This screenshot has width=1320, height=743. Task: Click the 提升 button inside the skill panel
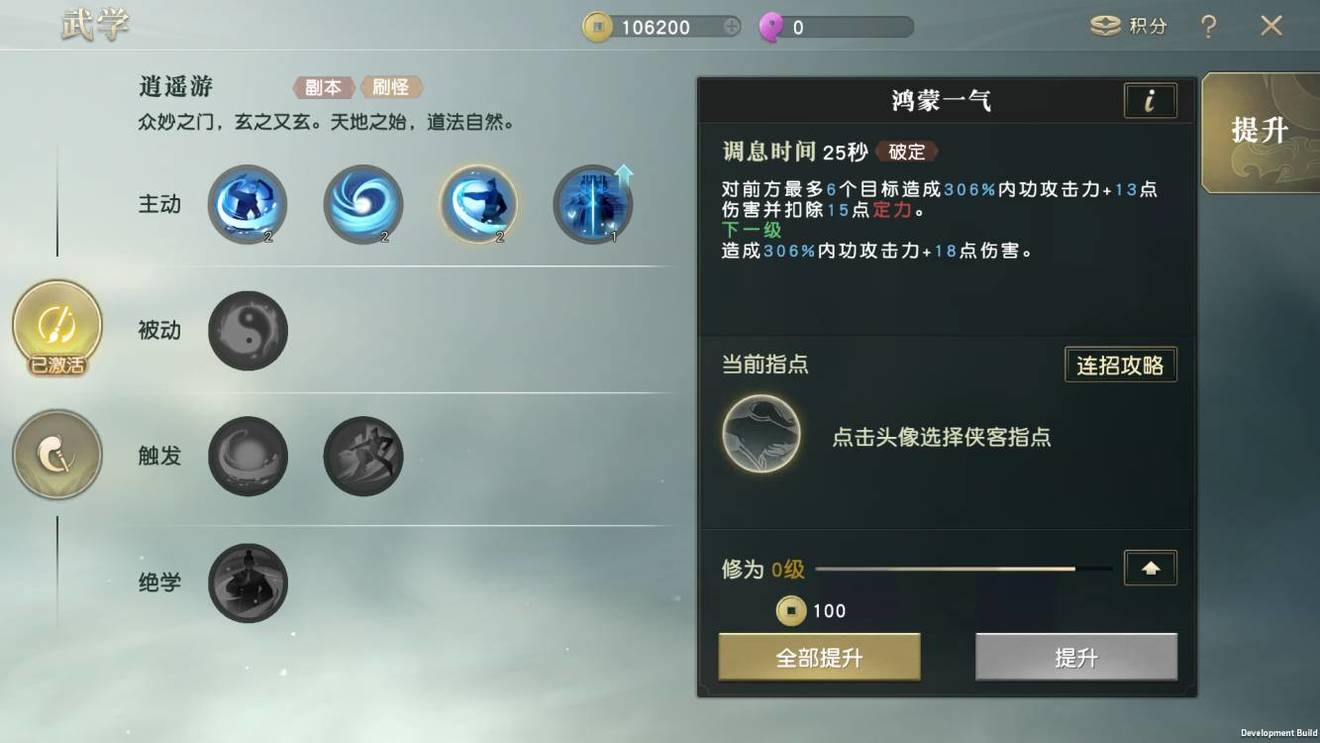1076,657
